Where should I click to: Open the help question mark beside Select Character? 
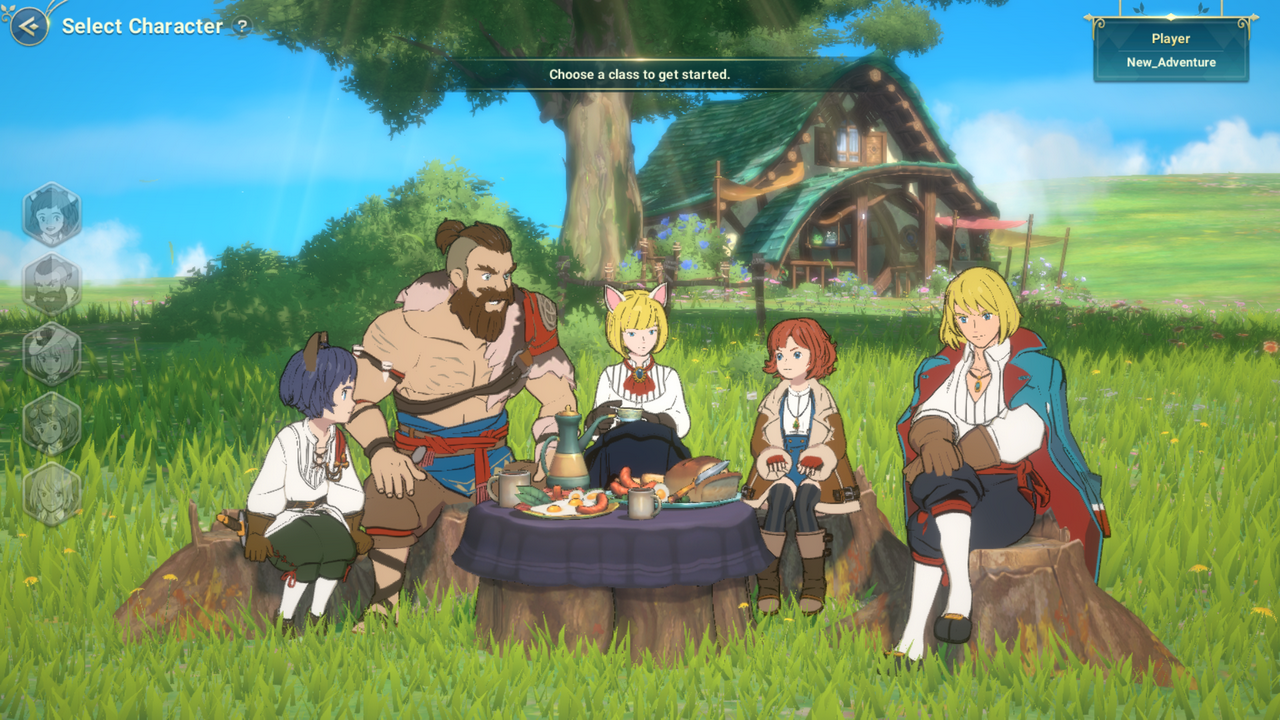(x=242, y=27)
